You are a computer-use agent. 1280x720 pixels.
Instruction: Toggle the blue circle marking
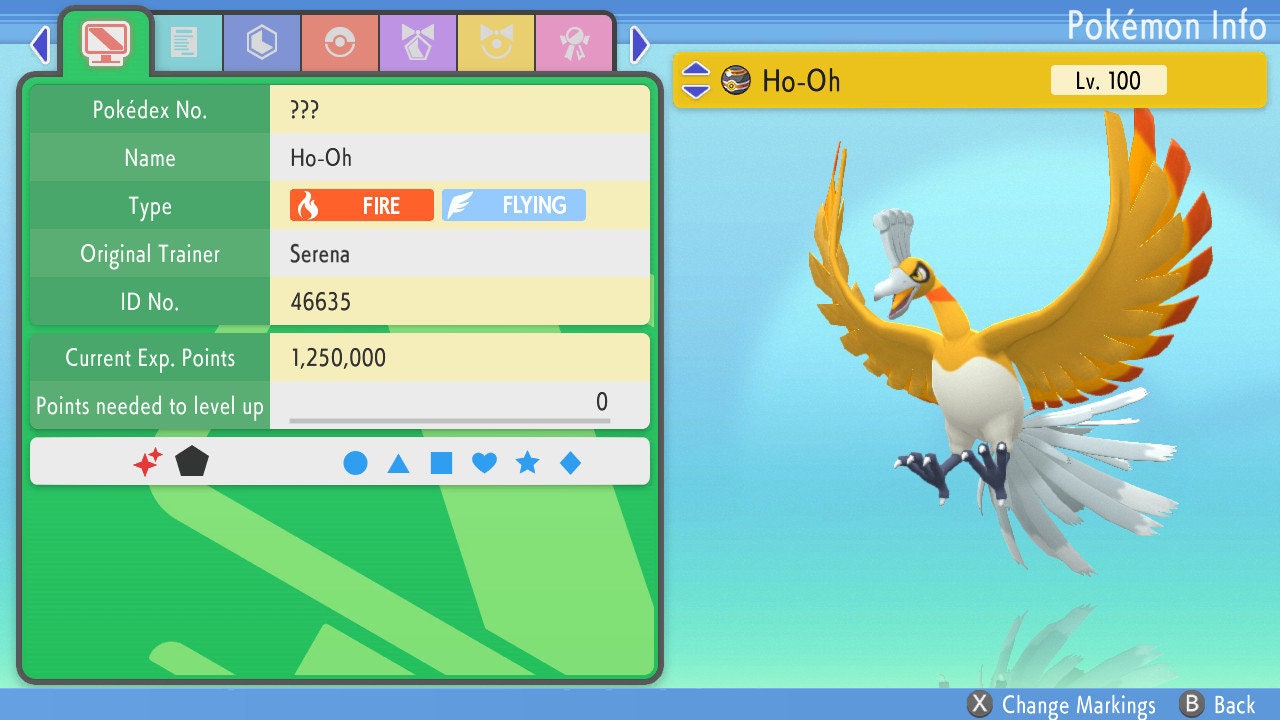[x=355, y=463]
